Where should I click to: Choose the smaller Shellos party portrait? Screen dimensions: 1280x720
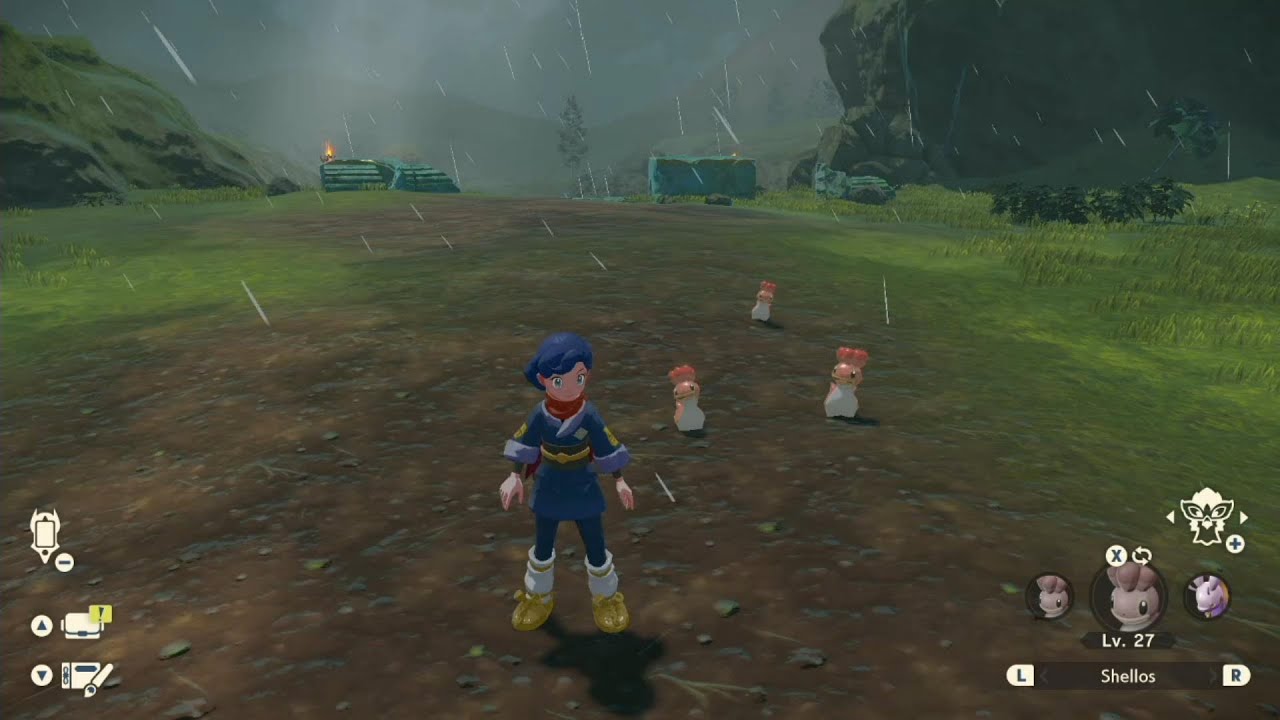click(1049, 596)
